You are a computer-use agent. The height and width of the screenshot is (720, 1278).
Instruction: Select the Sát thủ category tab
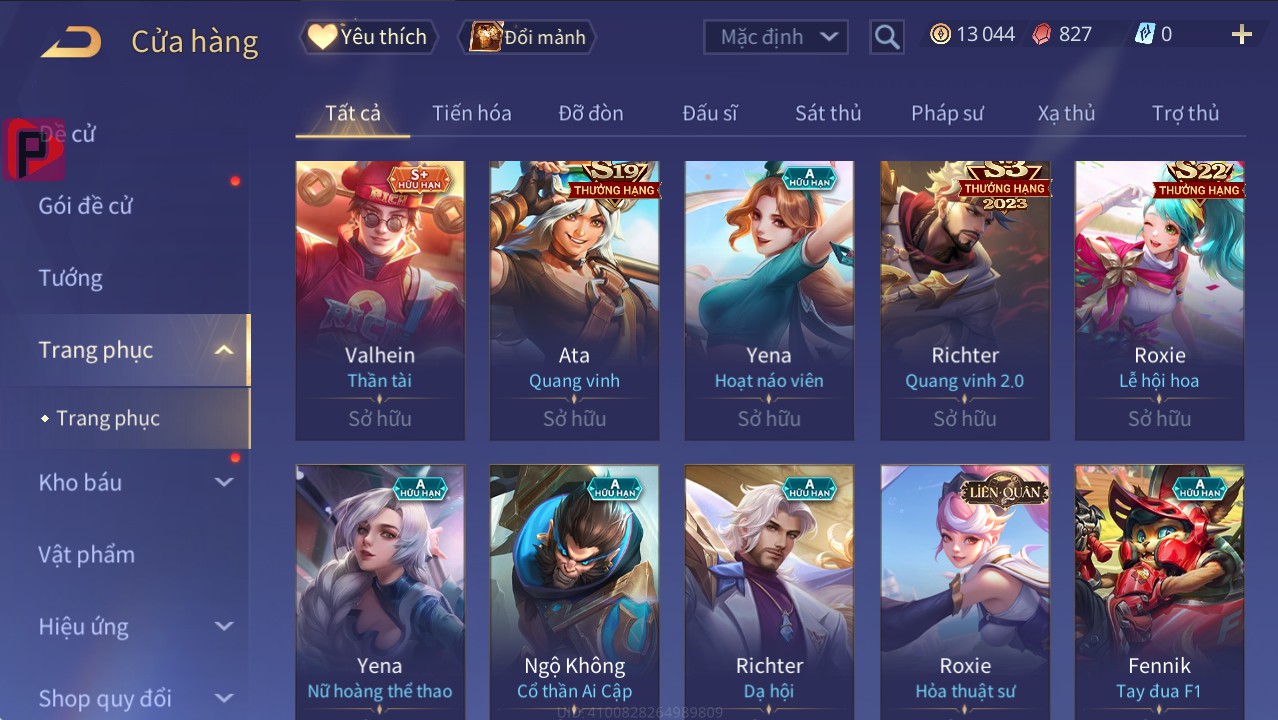827,113
